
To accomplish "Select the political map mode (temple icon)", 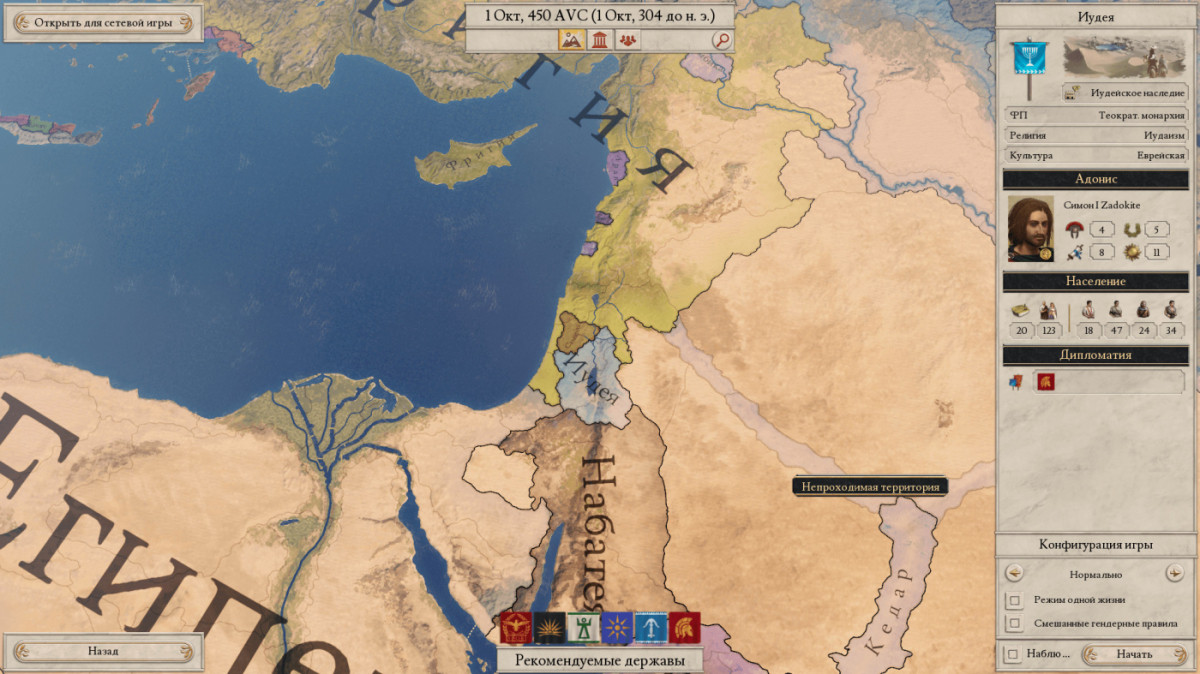I will 600,40.
